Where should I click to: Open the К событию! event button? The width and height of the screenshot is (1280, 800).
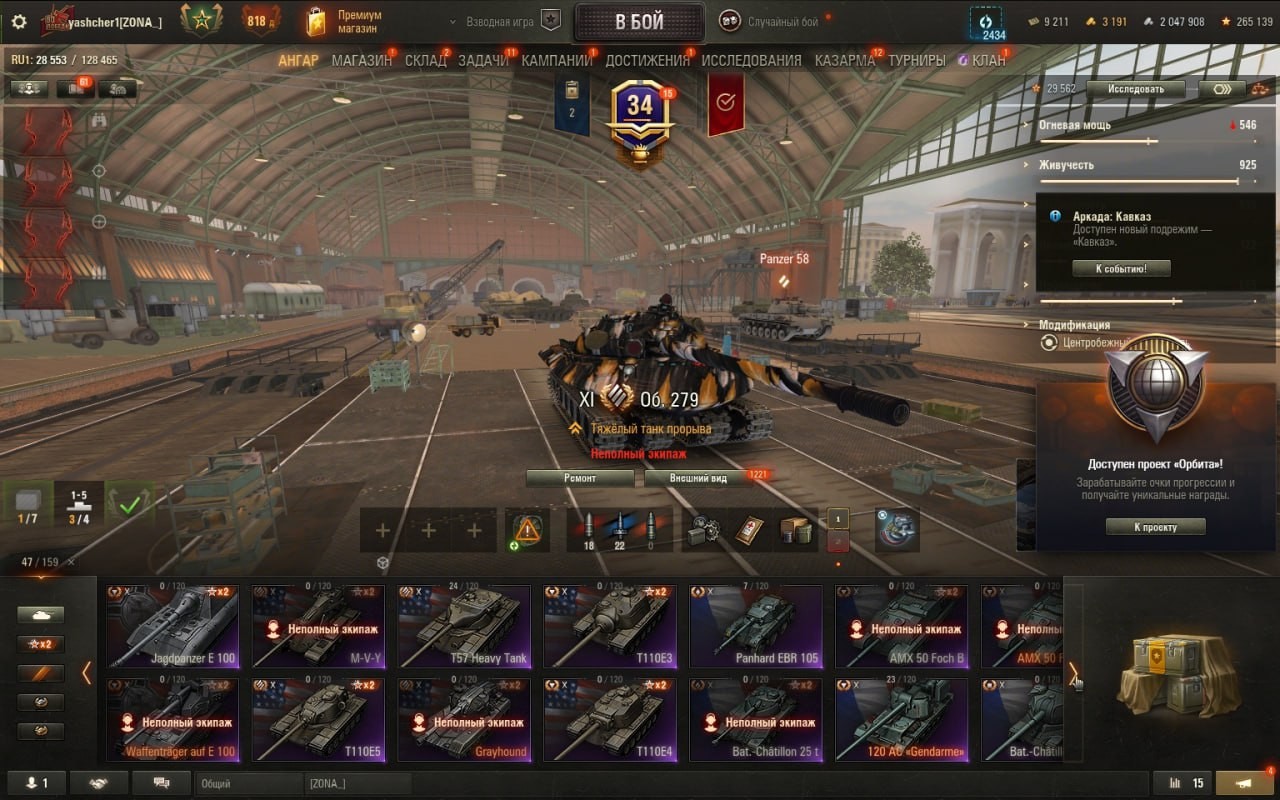click(x=1120, y=268)
